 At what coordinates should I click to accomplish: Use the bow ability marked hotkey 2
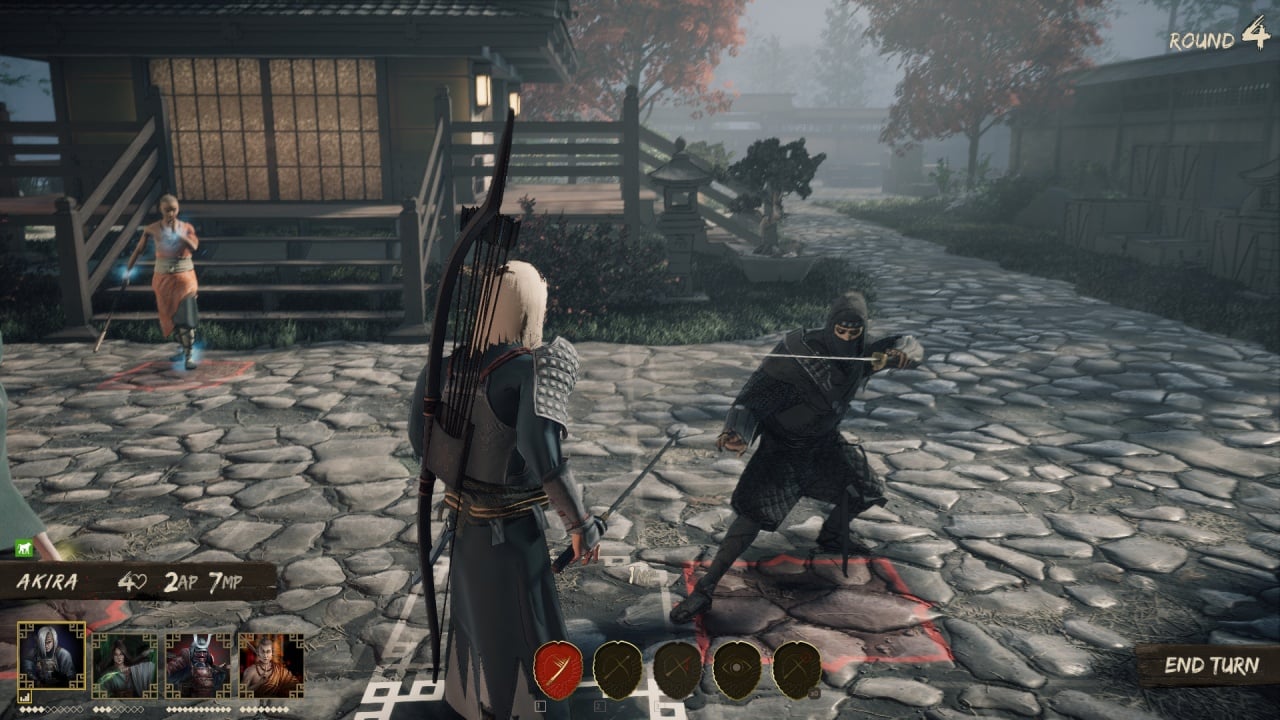coord(617,669)
